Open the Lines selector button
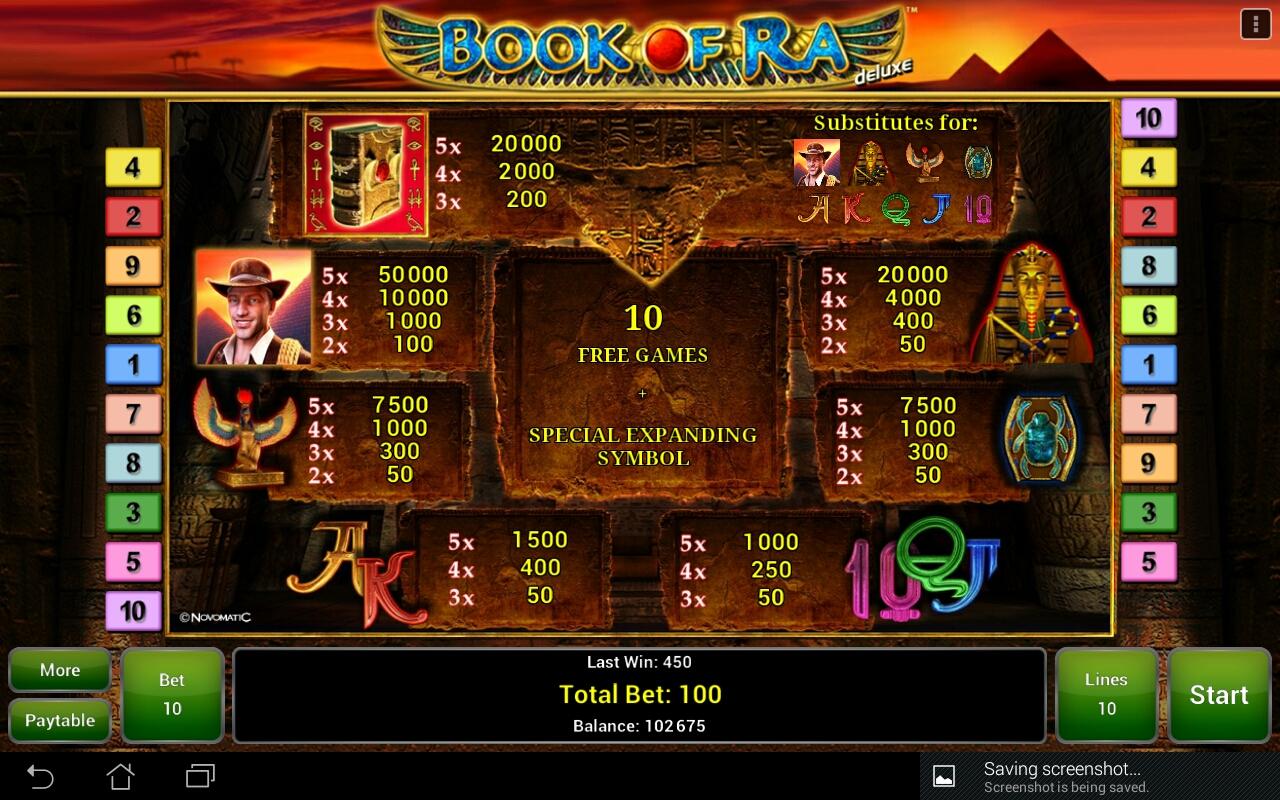This screenshot has height=800, width=1280. pyautogui.click(x=1106, y=695)
